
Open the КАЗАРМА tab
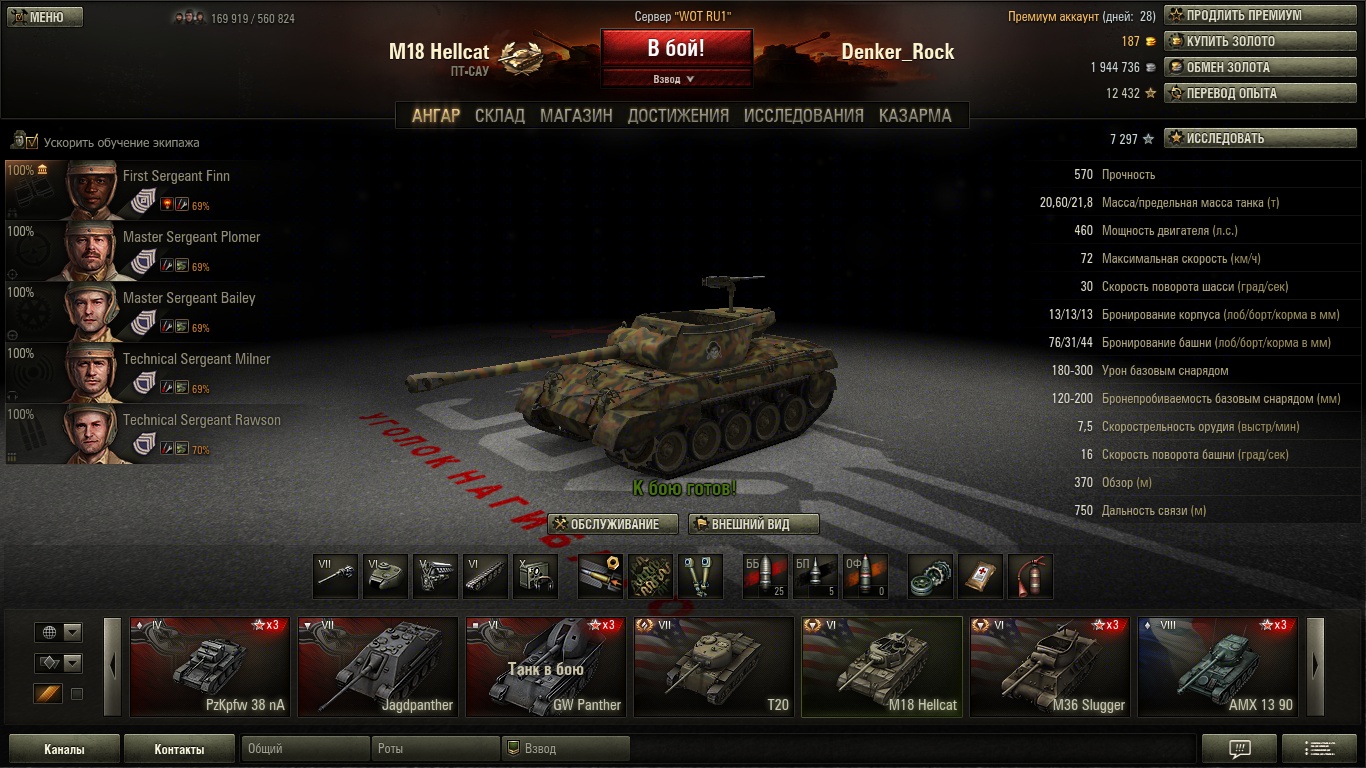click(x=915, y=116)
